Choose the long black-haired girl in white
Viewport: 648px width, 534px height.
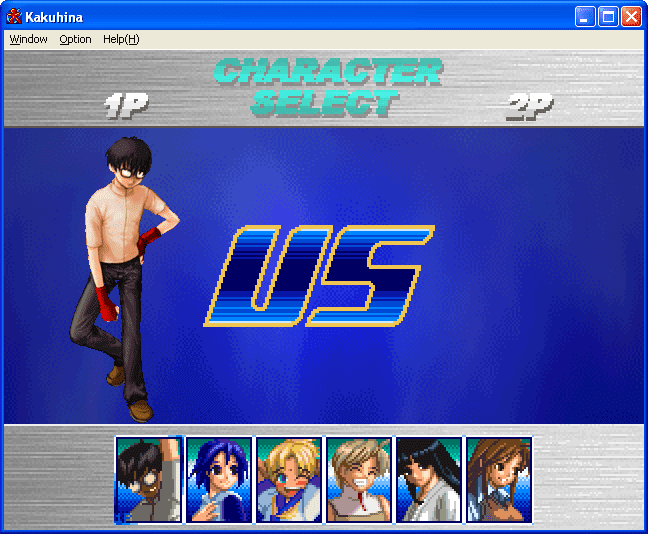coord(428,479)
